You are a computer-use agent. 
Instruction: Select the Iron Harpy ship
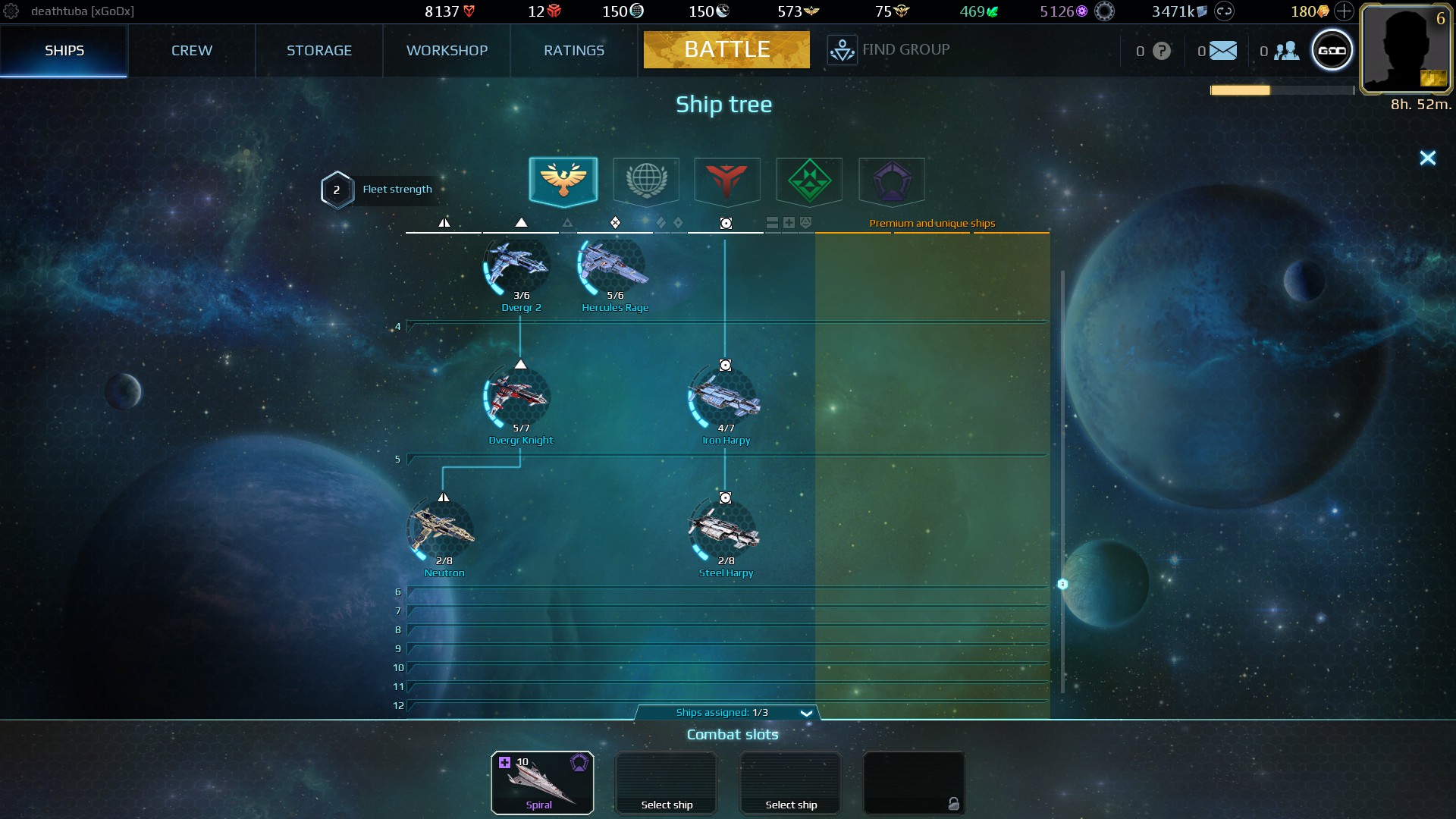pos(725,400)
